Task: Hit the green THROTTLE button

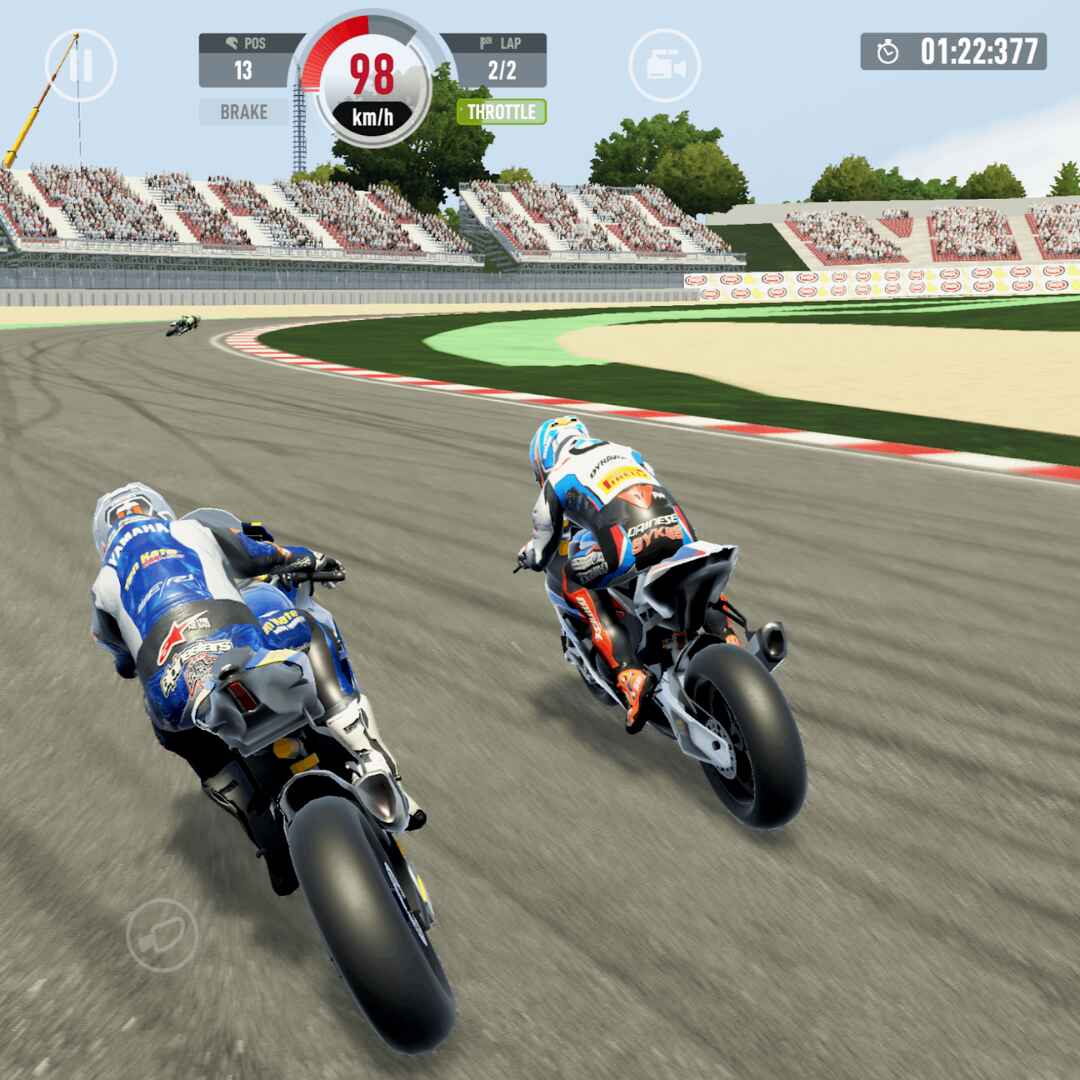Action: [x=501, y=111]
